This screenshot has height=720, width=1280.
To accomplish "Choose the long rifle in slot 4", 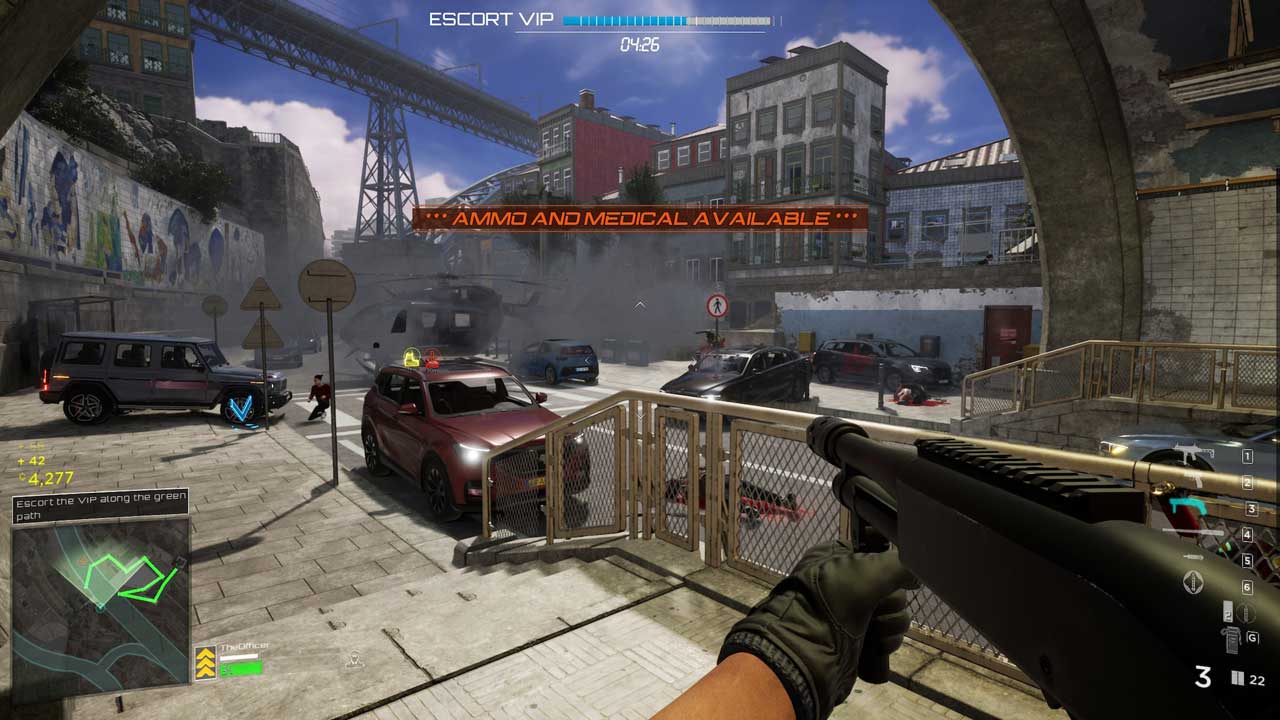I will (1195, 533).
